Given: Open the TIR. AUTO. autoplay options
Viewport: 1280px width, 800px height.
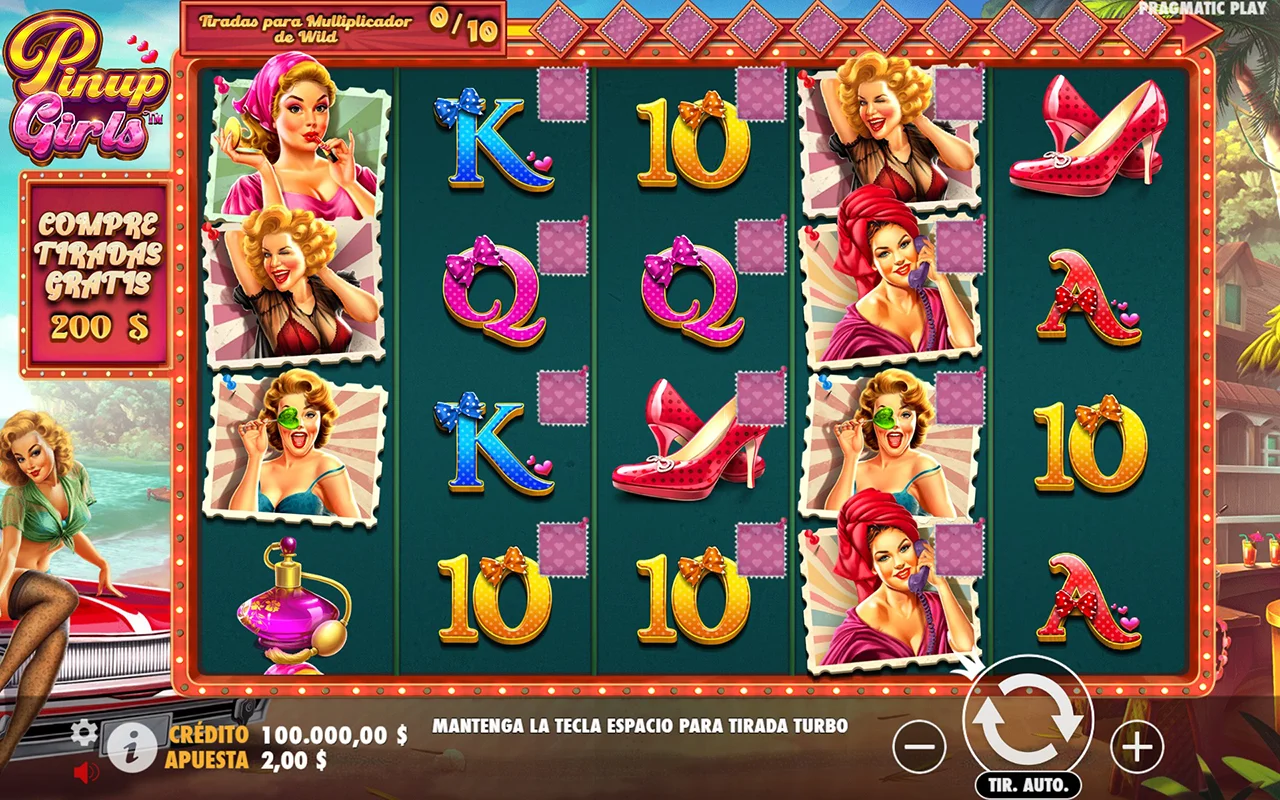Looking at the screenshot, I should pos(1027,784).
